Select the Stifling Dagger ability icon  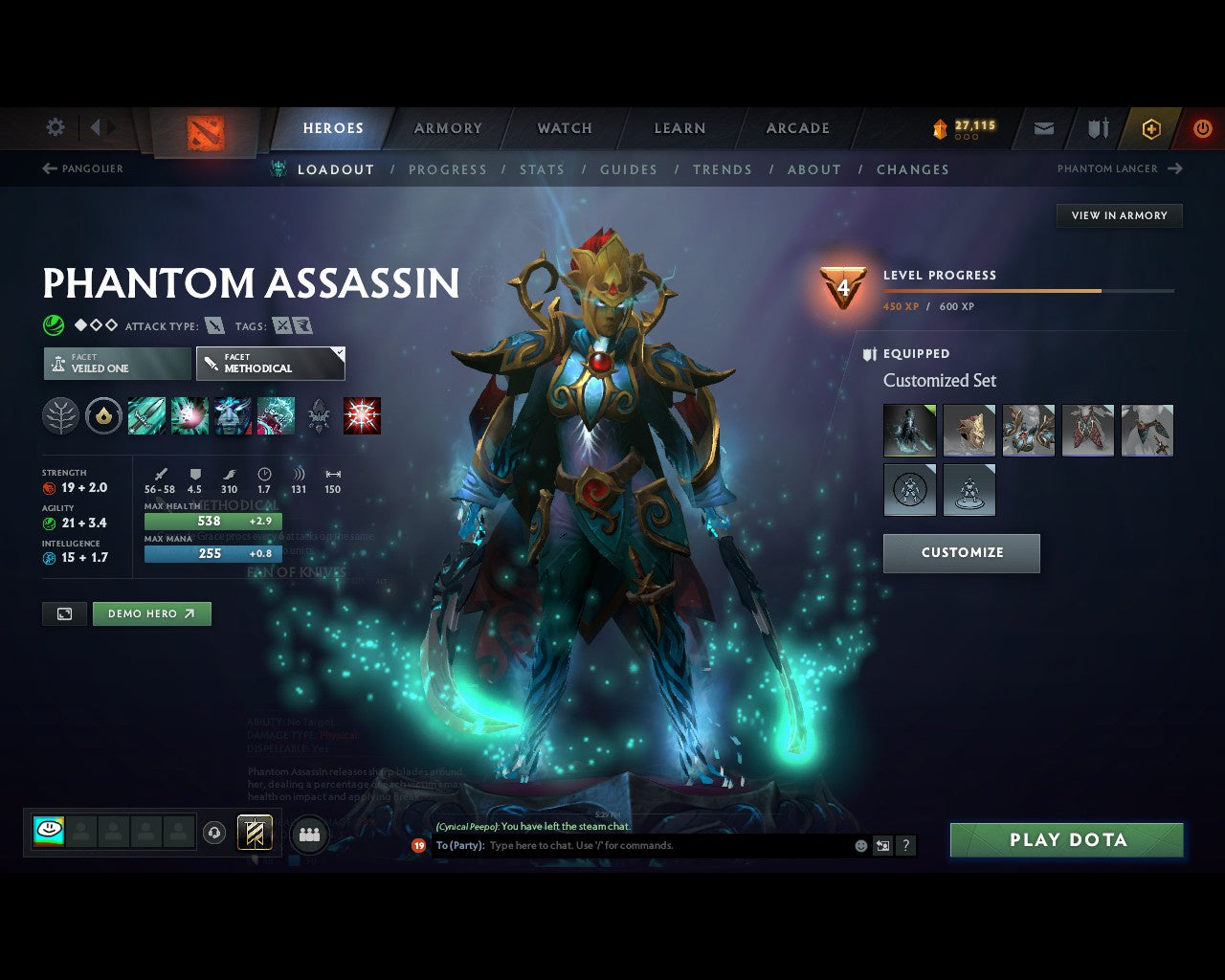tap(146, 415)
